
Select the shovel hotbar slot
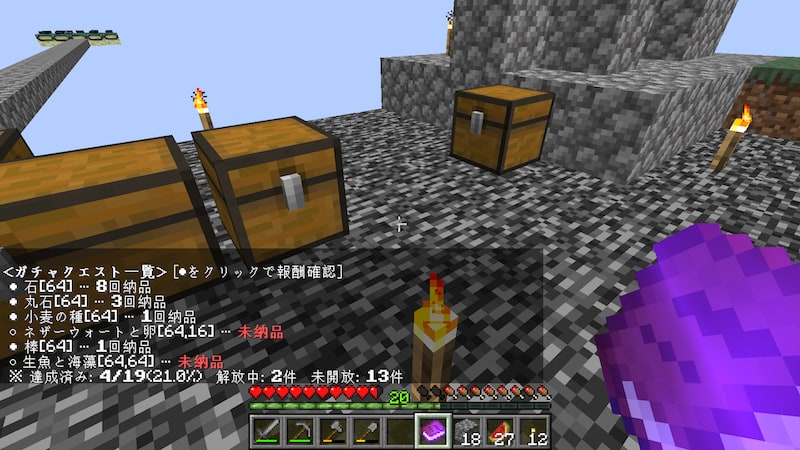coord(366,431)
